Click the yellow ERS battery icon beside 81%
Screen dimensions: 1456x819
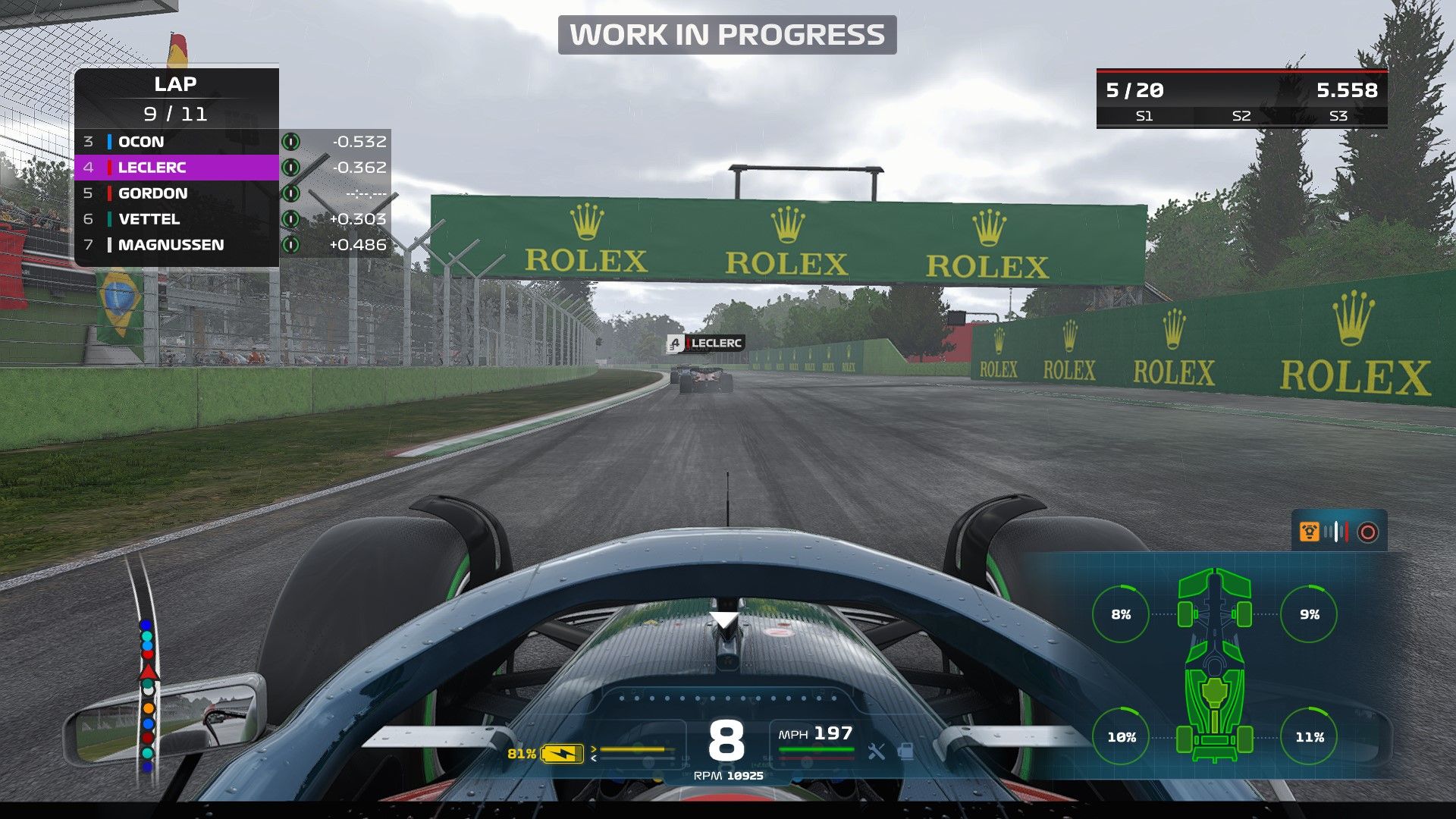click(x=561, y=753)
